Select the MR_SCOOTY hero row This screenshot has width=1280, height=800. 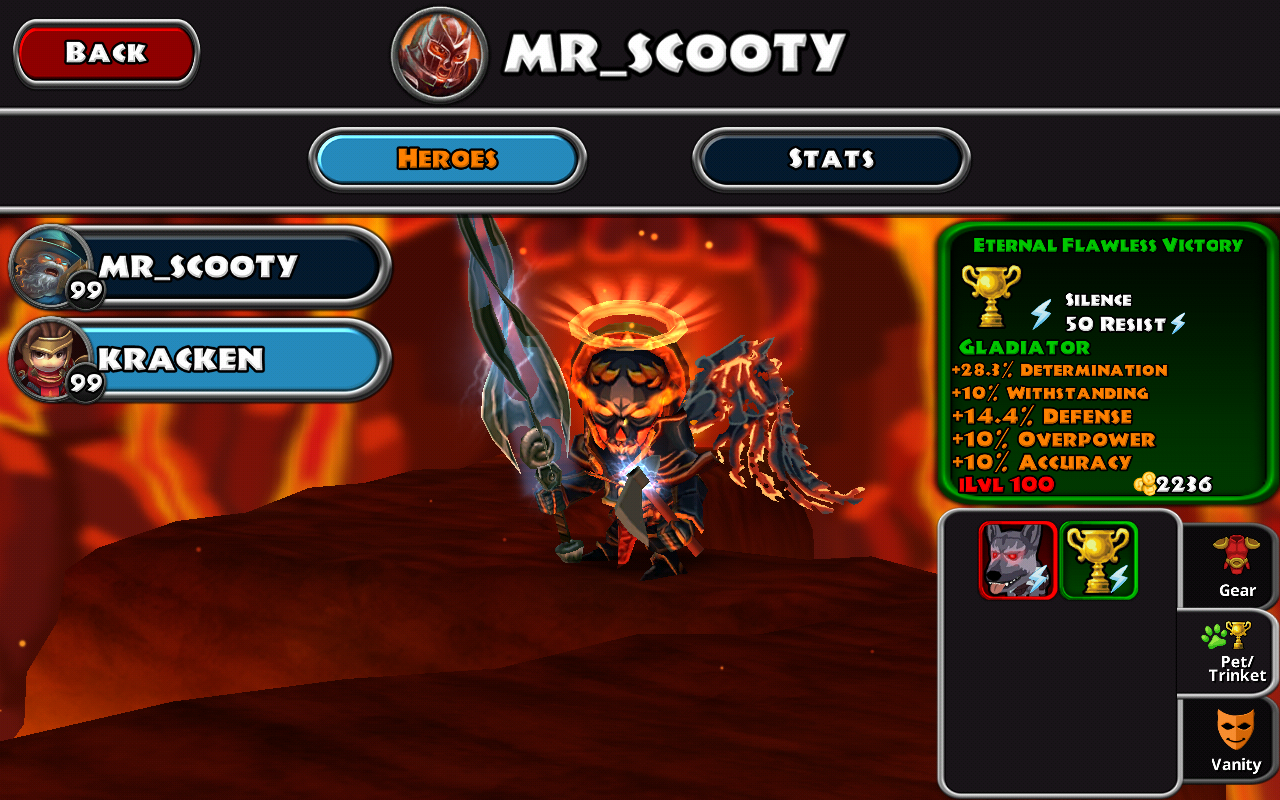click(200, 266)
